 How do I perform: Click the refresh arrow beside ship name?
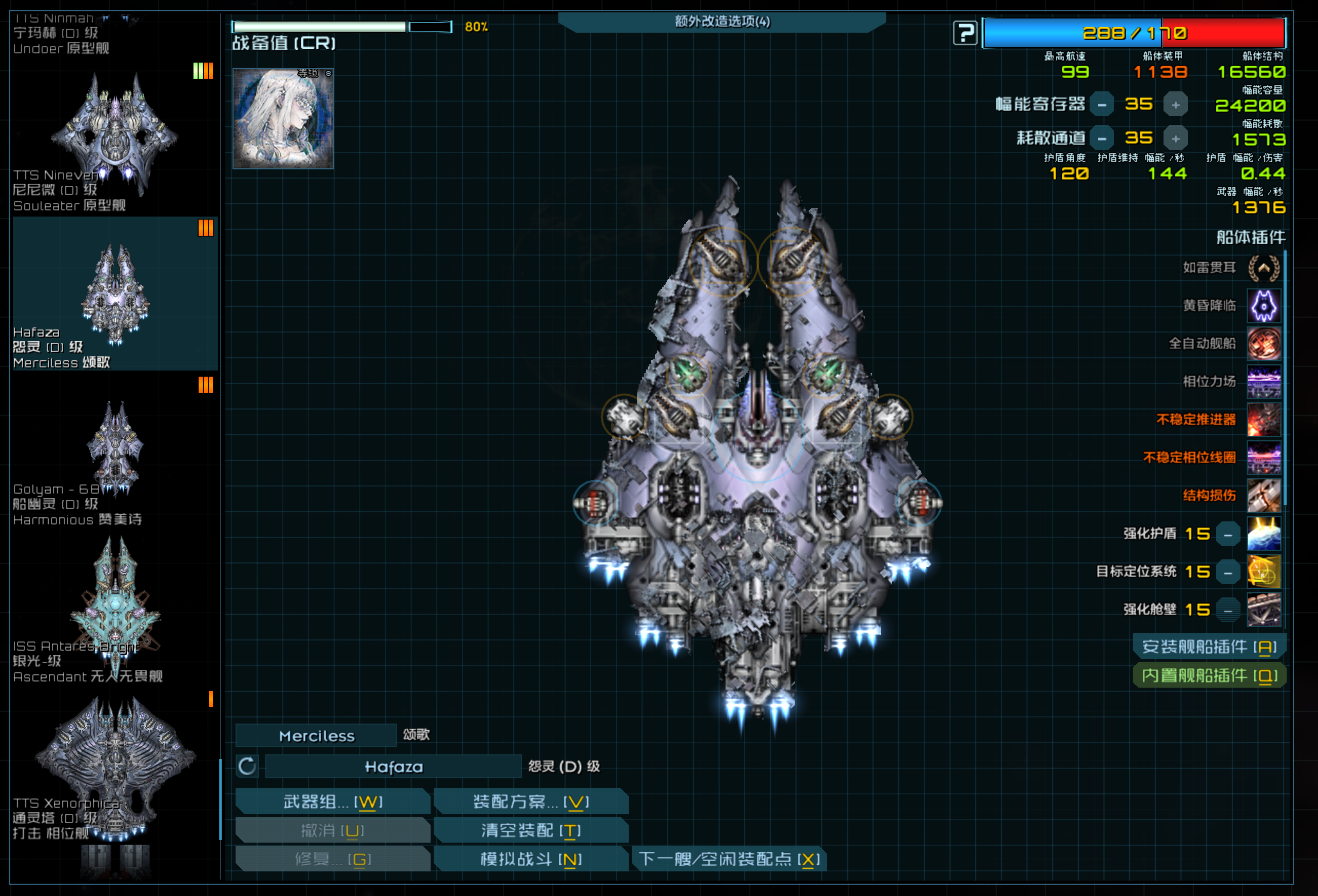click(x=247, y=767)
